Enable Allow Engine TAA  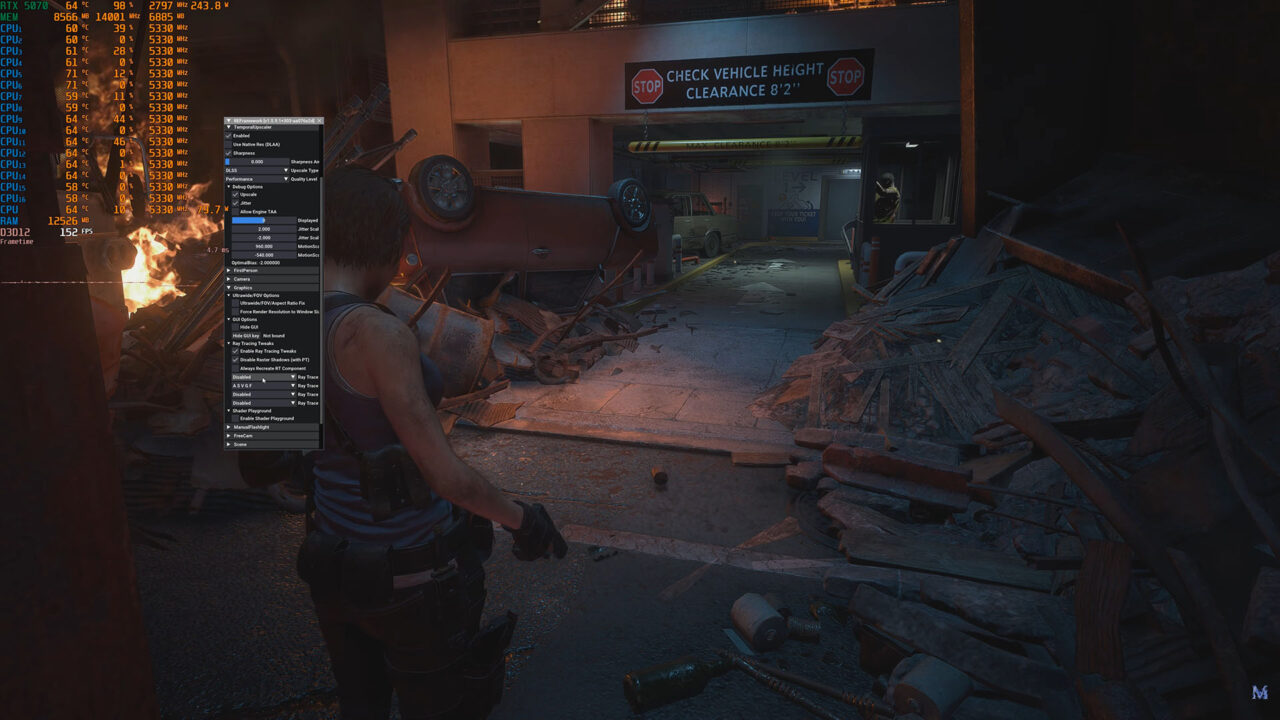pos(236,212)
